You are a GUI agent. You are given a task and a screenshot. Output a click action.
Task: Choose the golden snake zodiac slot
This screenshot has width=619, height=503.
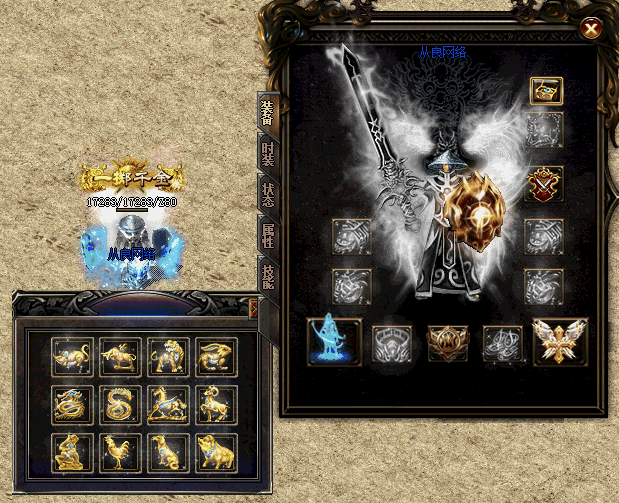pos(120,404)
